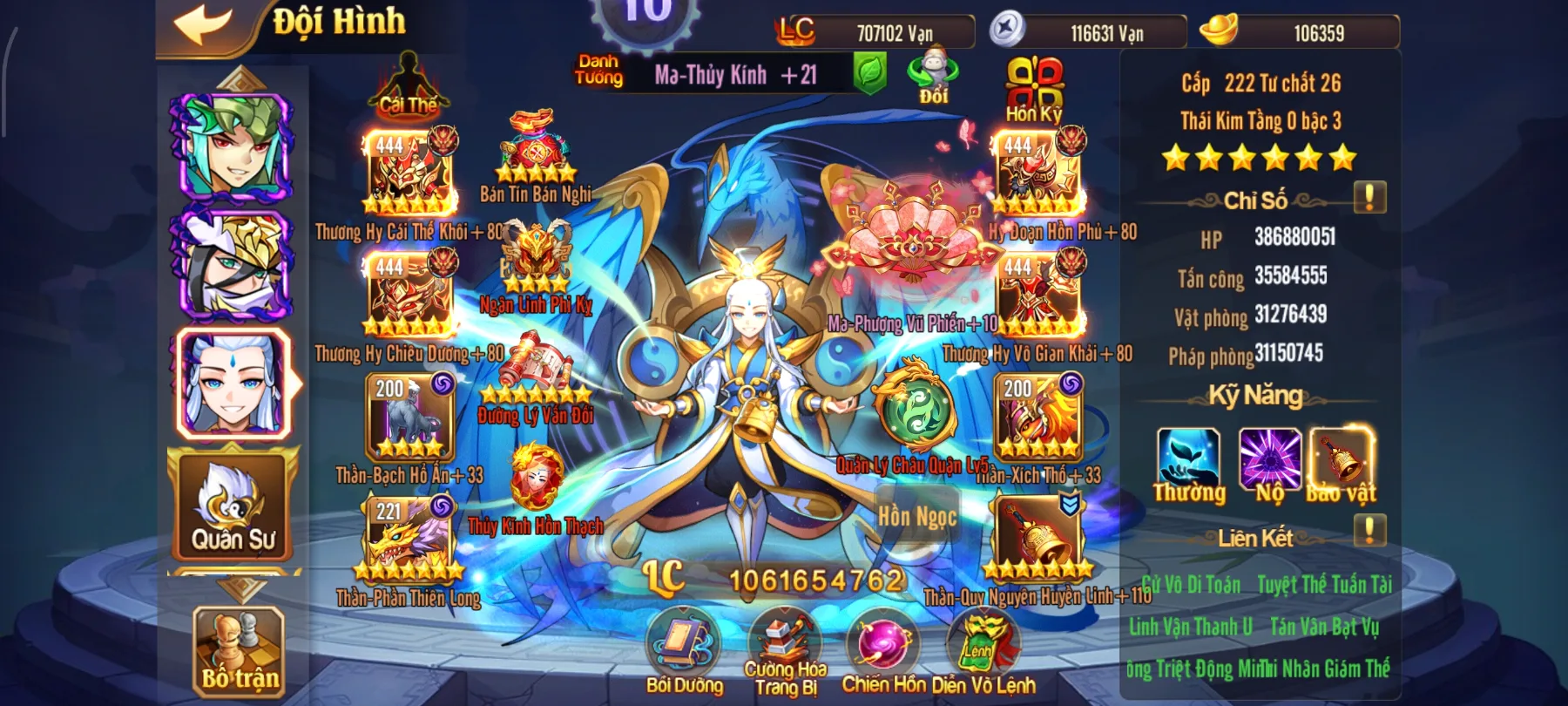The image size is (1568, 706).
Task: Open the Hồn Ngọc button
Action: [x=916, y=517]
